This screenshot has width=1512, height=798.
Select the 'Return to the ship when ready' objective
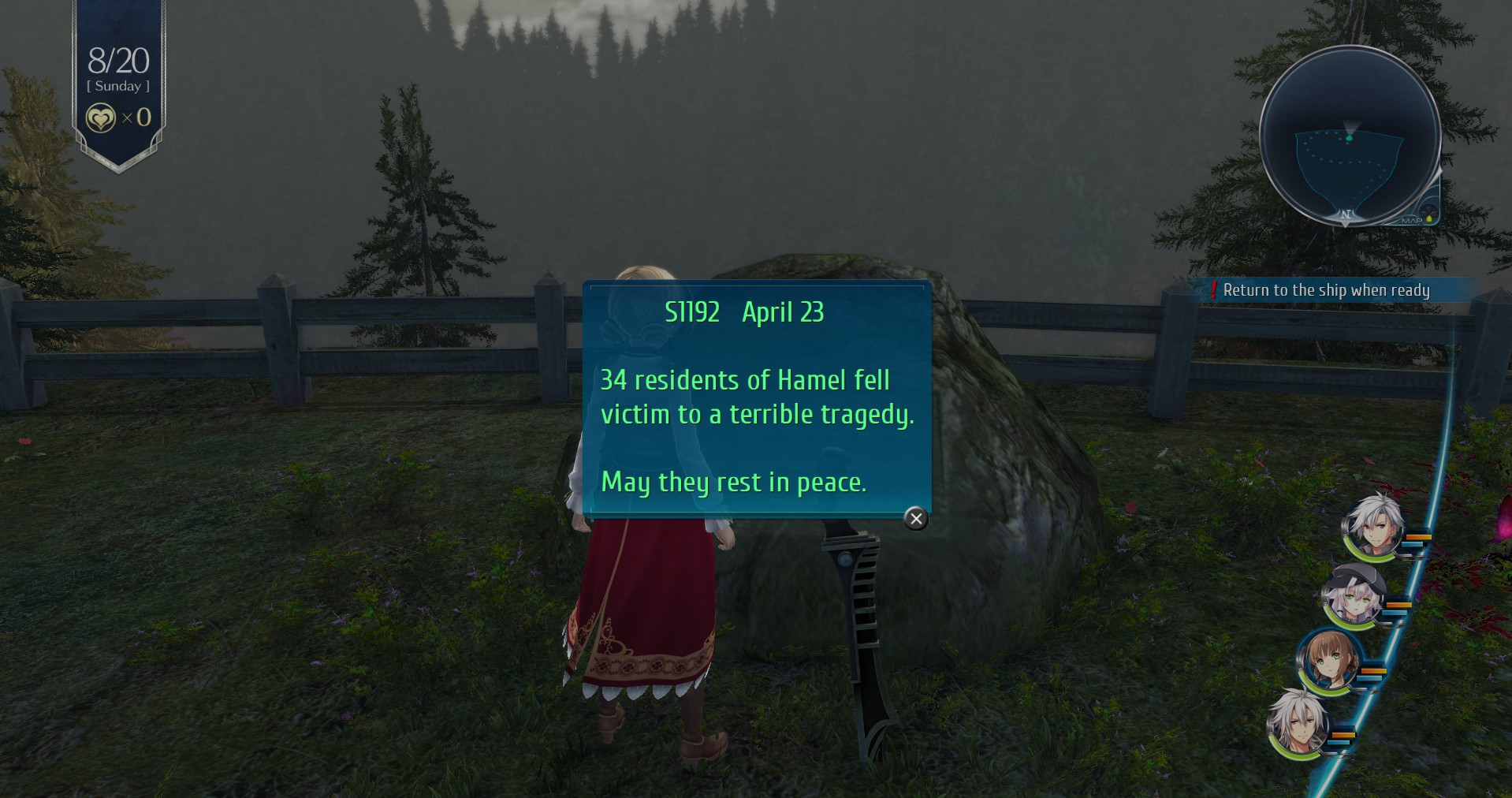click(1326, 290)
